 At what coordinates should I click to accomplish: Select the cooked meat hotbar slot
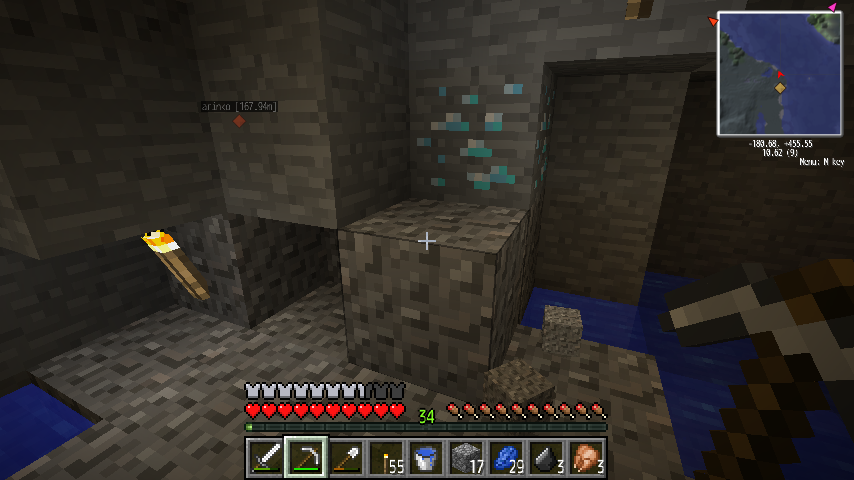coord(585,458)
